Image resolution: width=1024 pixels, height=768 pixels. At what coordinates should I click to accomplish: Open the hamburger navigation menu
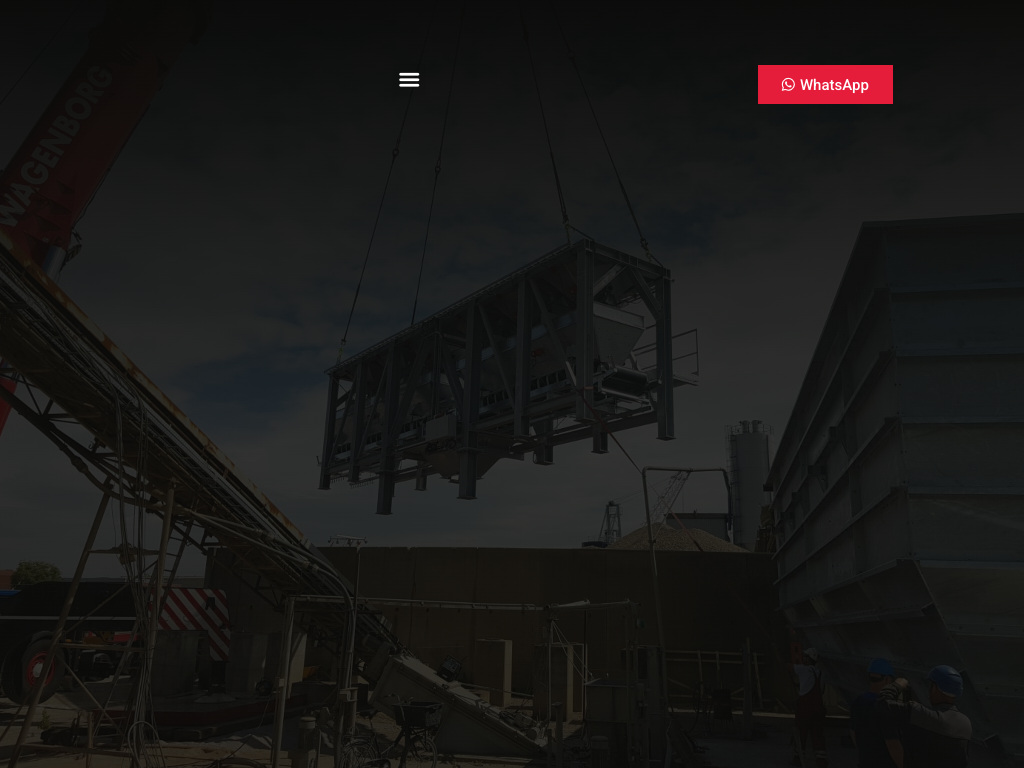pos(409,80)
